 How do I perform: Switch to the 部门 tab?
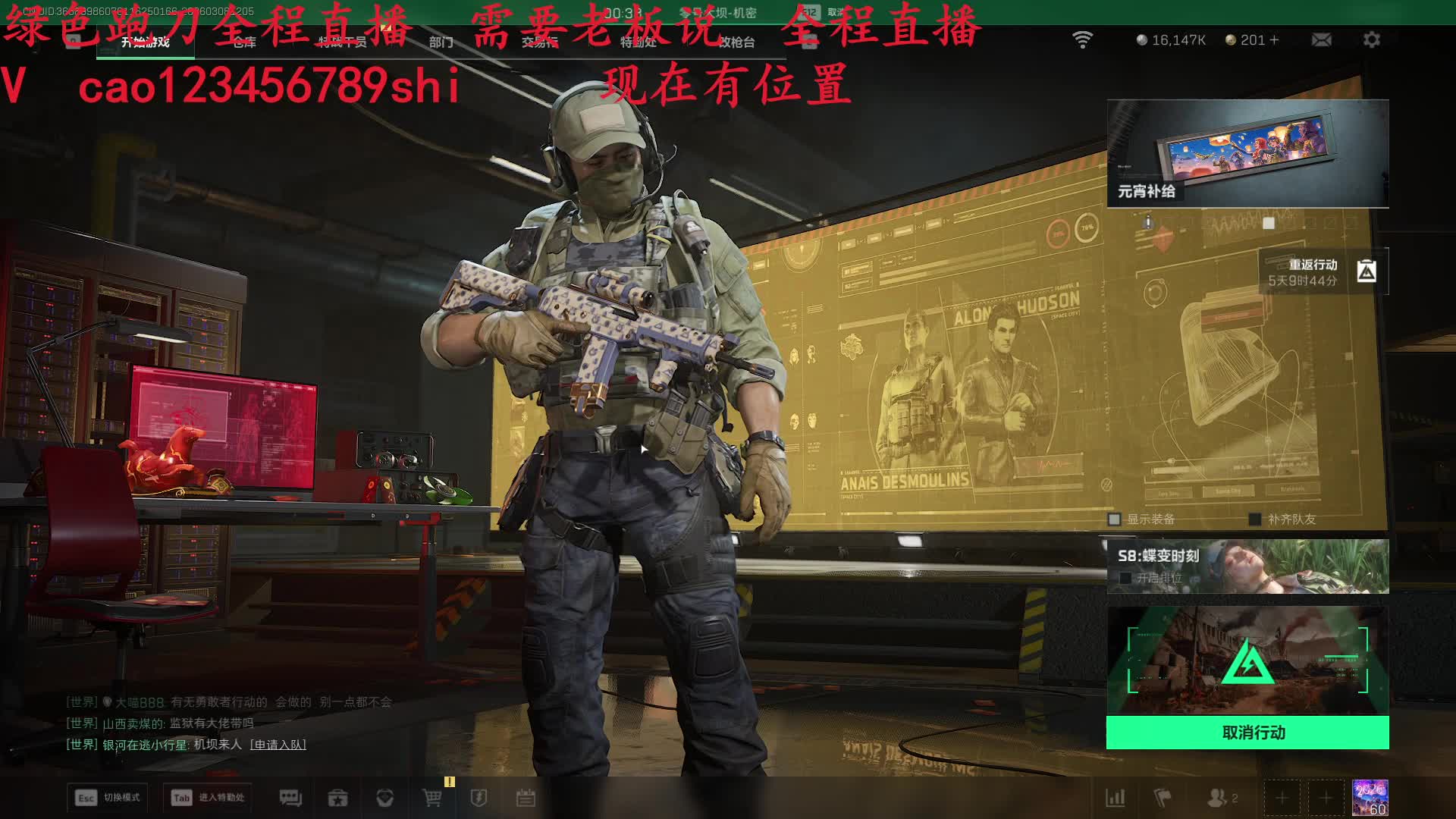click(x=441, y=42)
